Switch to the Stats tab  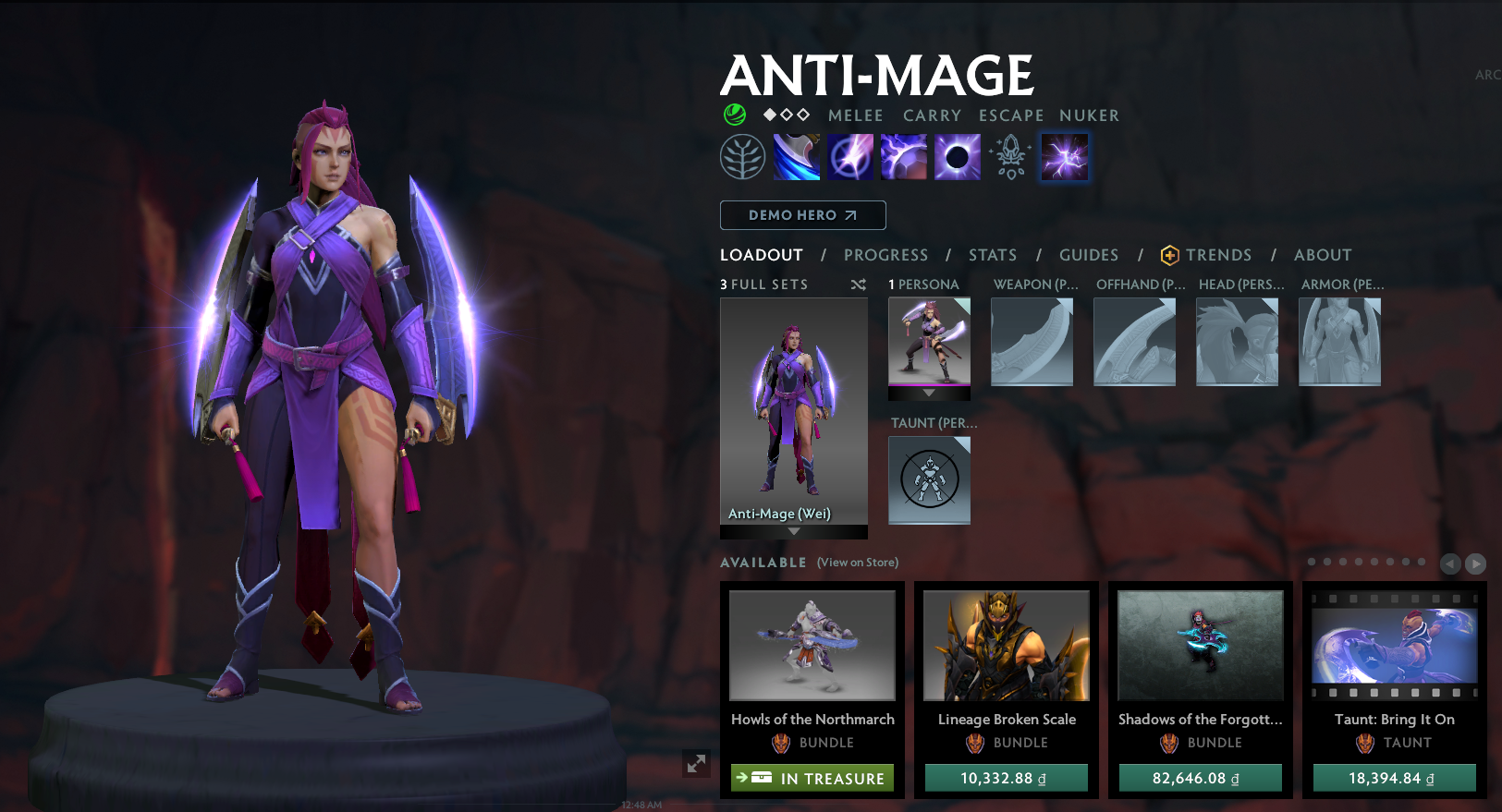[991, 255]
